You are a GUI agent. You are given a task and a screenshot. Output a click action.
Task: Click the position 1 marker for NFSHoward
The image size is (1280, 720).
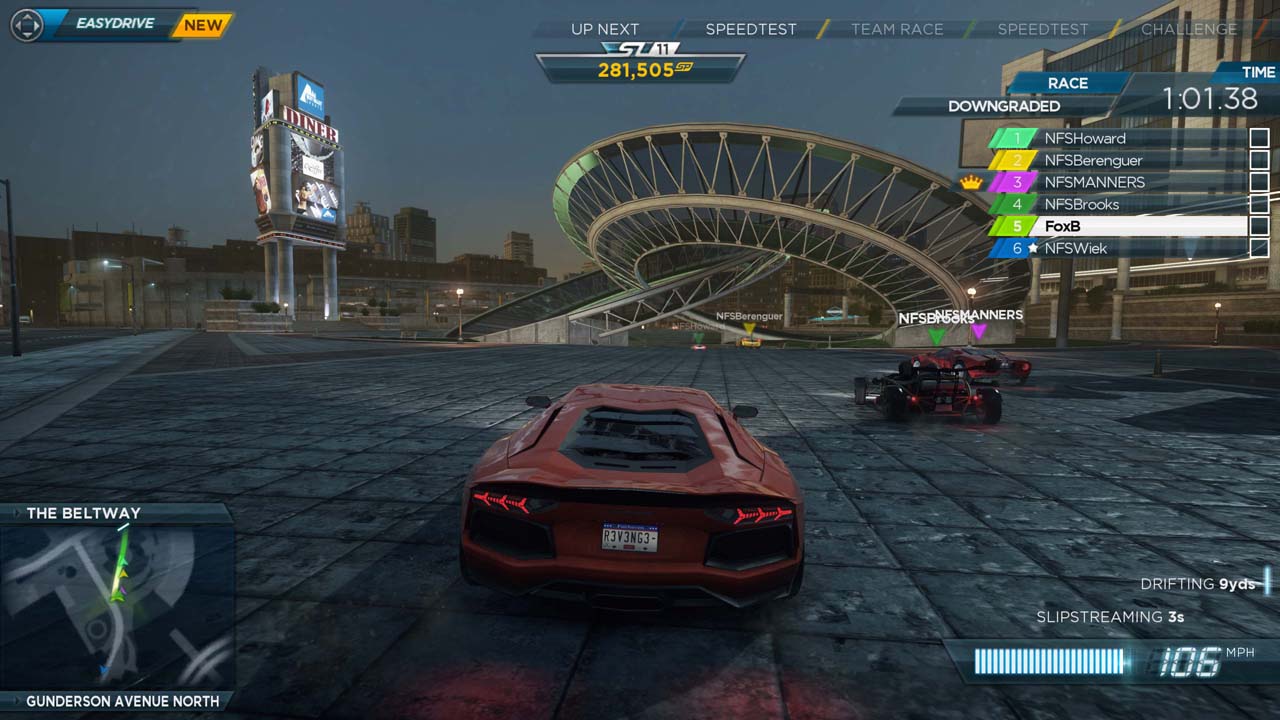1014,138
